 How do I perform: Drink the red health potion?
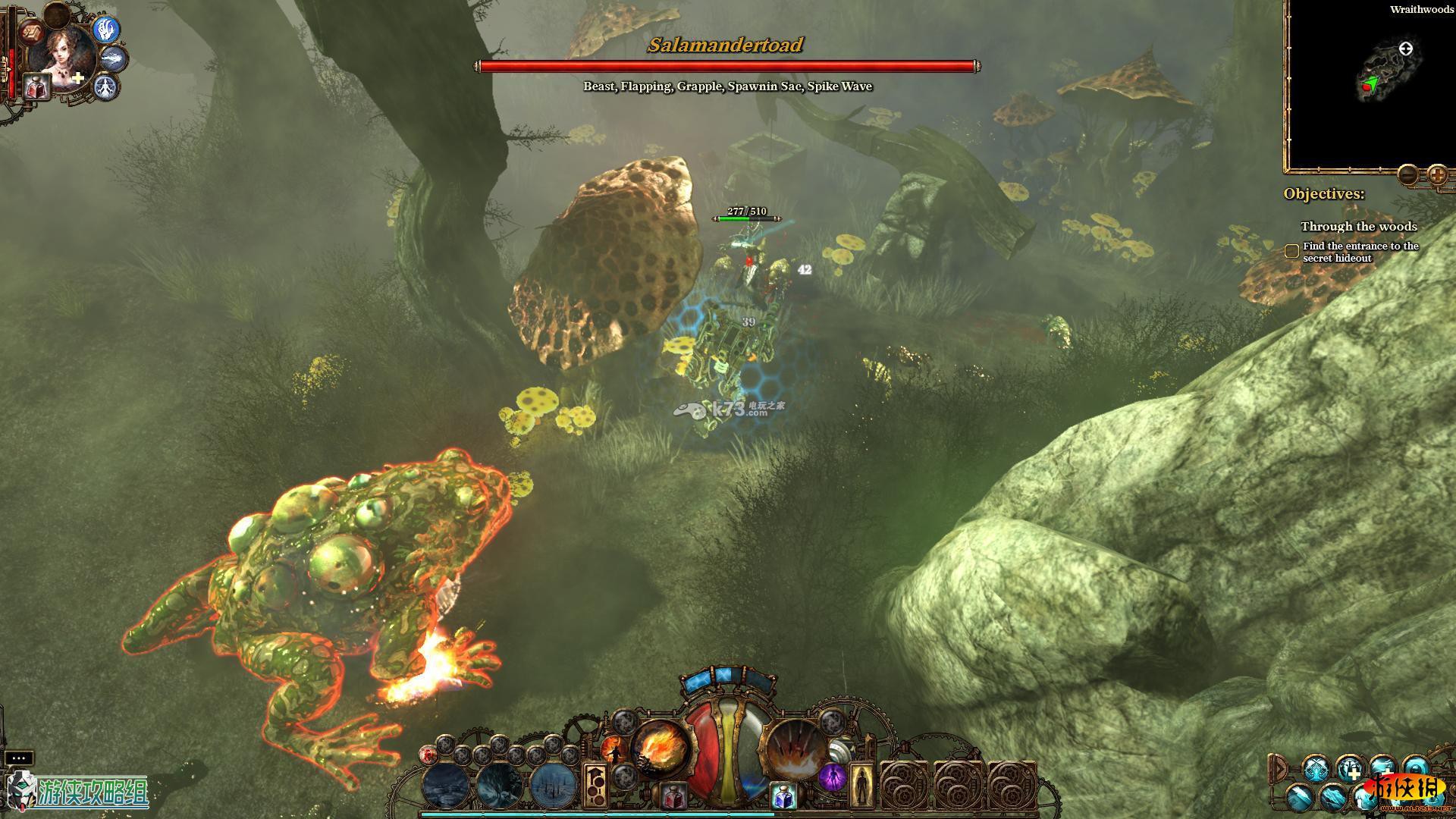coord(673,795)
